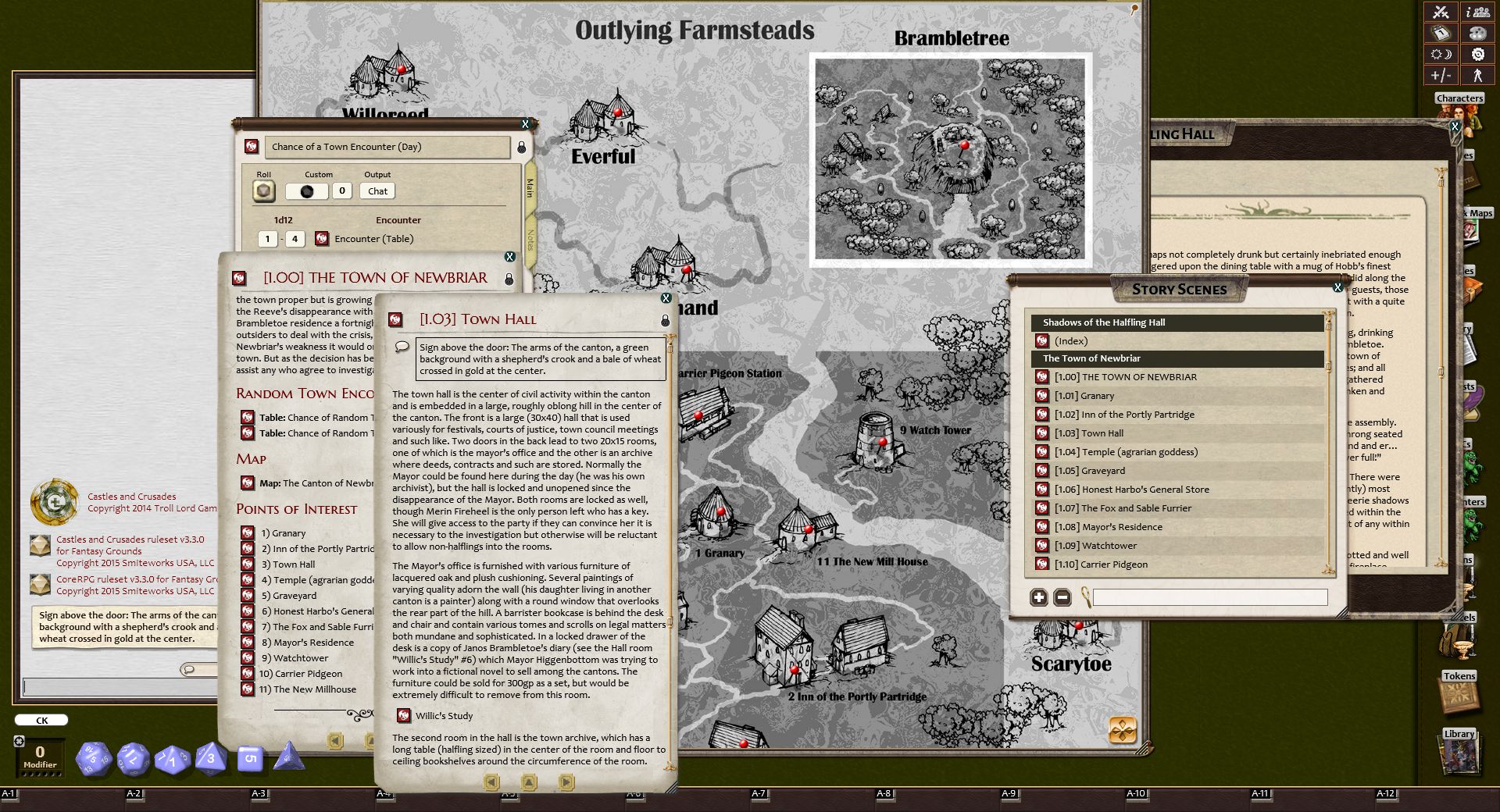Open the Calendar tool
1500x812 pixels.
pos(1440,33)
